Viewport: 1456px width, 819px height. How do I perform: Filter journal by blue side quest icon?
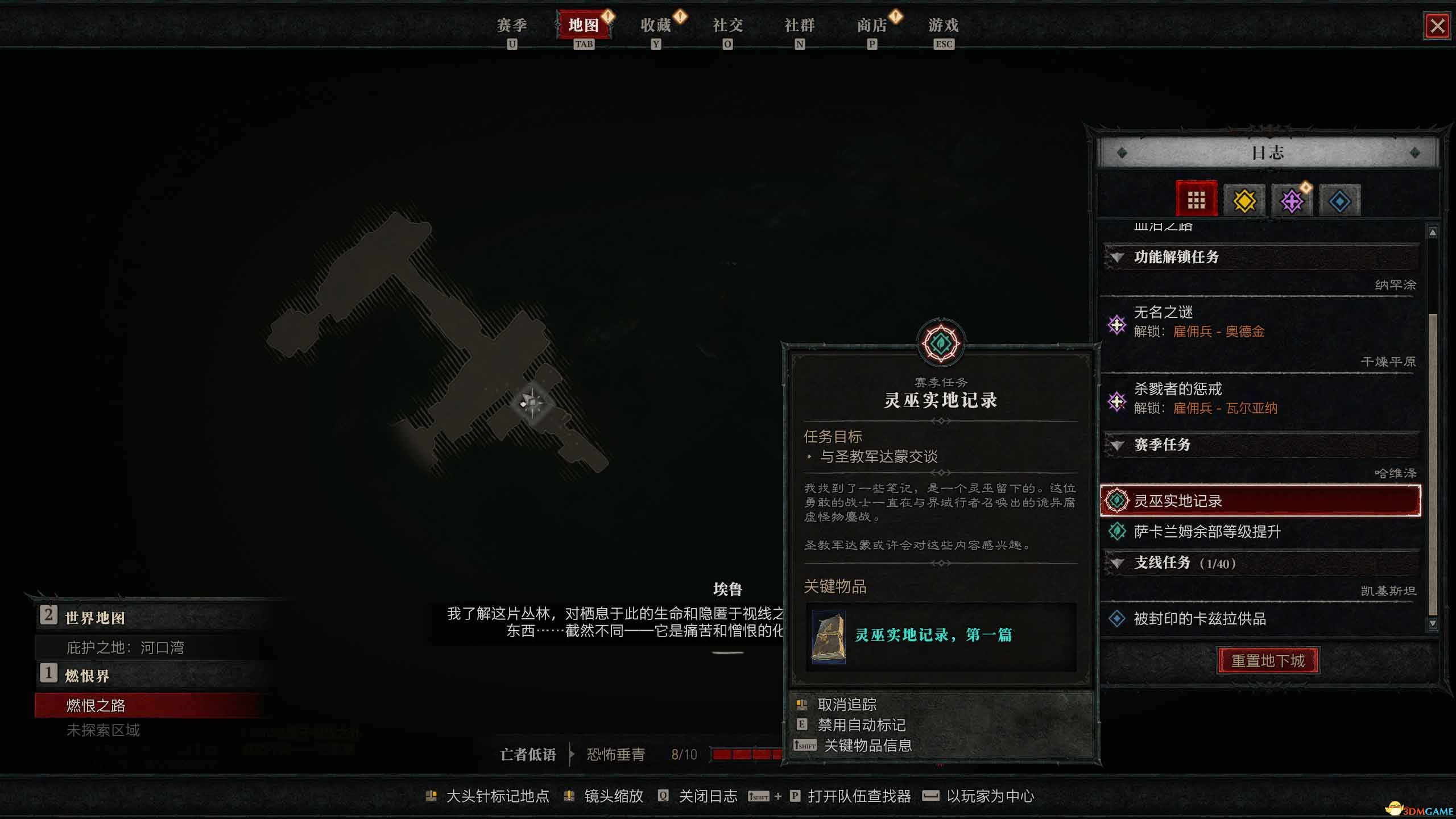[x=1340, y=199]
